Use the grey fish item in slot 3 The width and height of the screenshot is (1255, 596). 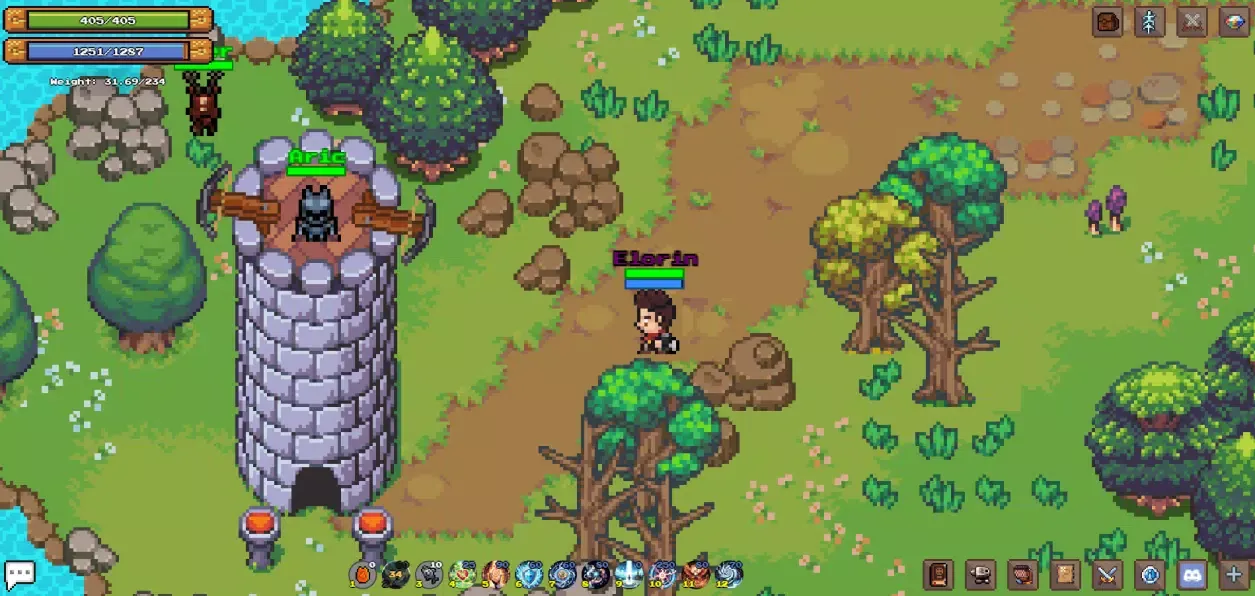pyautogui.click(x=429, y=574)
